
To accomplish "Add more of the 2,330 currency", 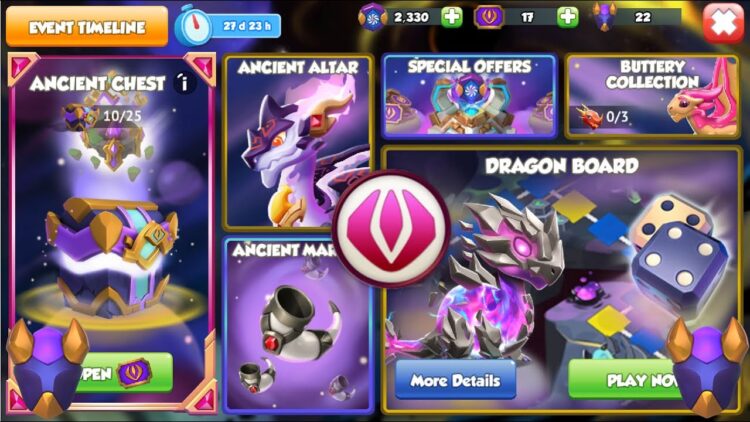I will click(x=452, y=17).
